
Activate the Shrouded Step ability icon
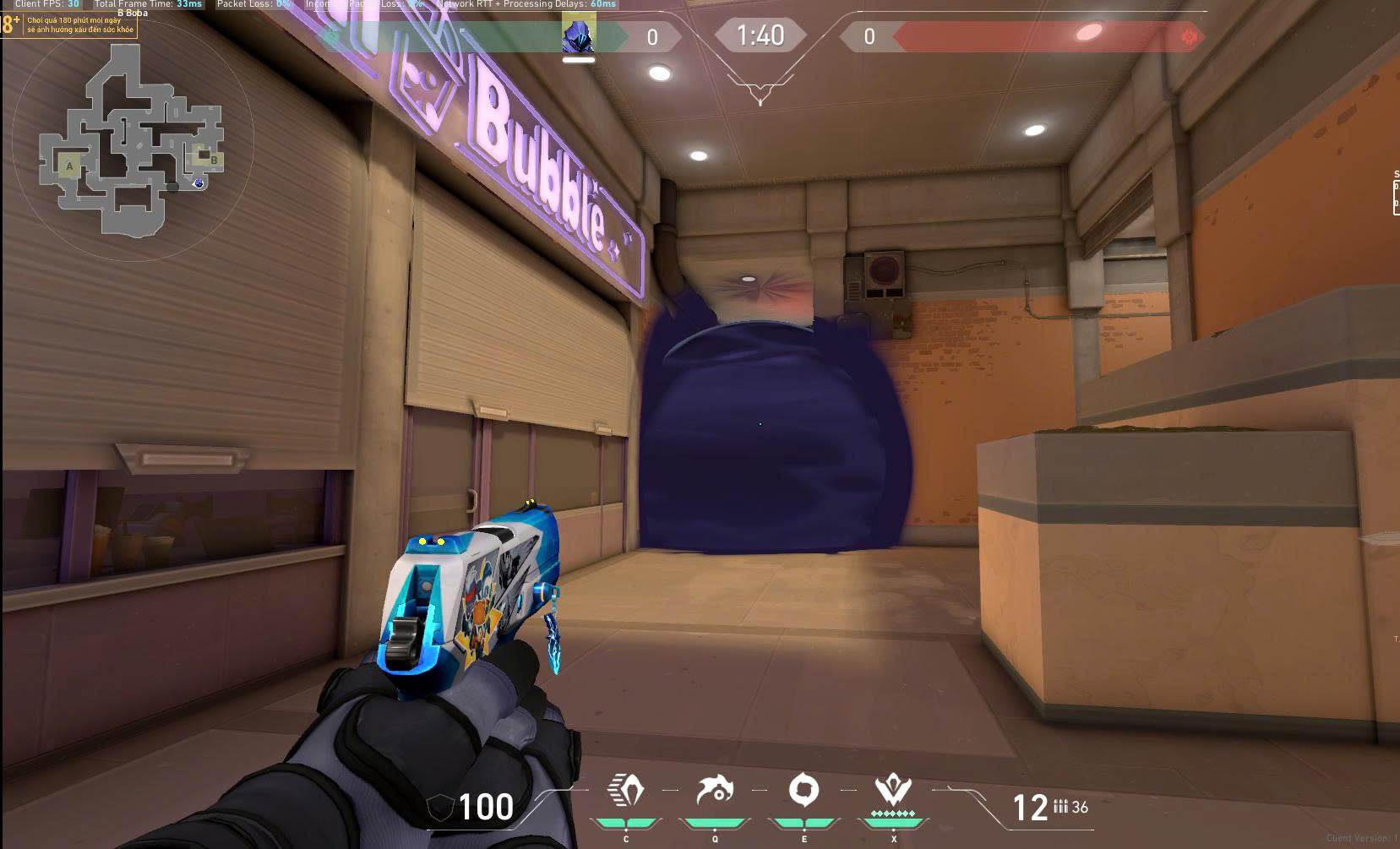[626, 791]
